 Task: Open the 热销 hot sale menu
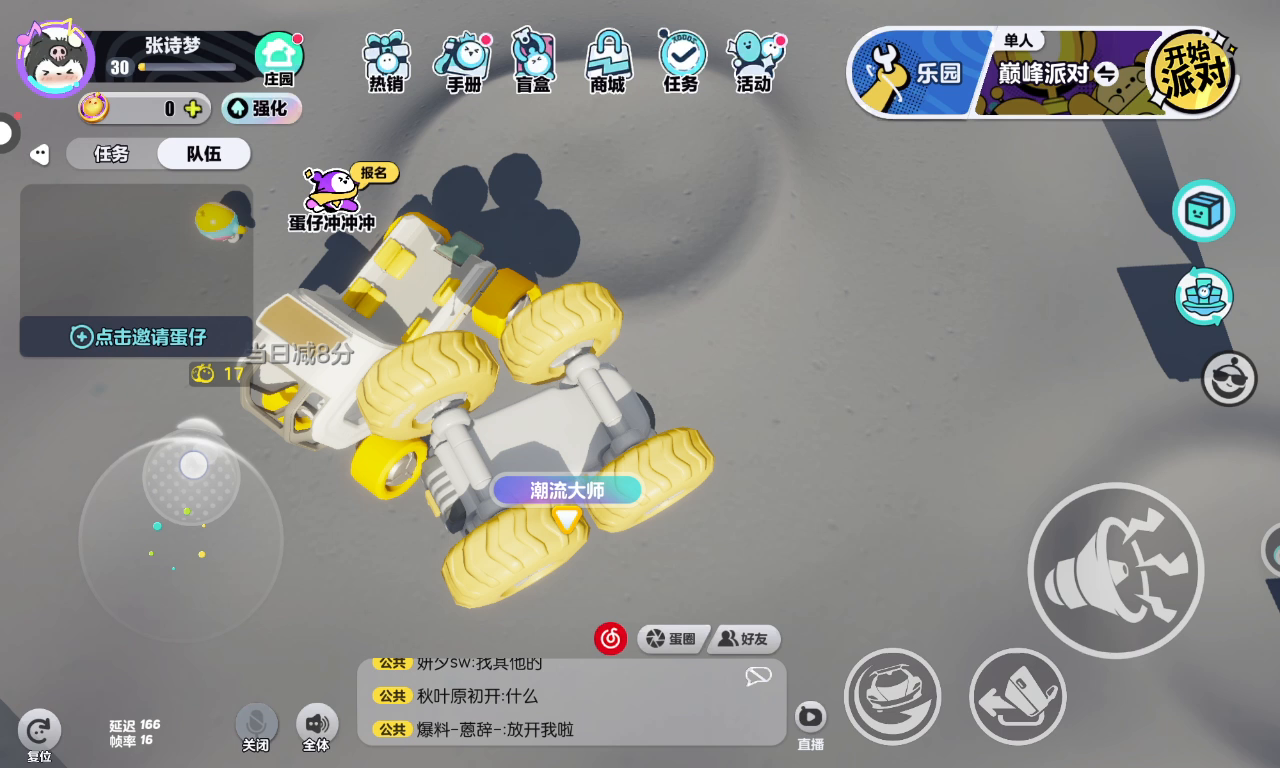[386, 60]
